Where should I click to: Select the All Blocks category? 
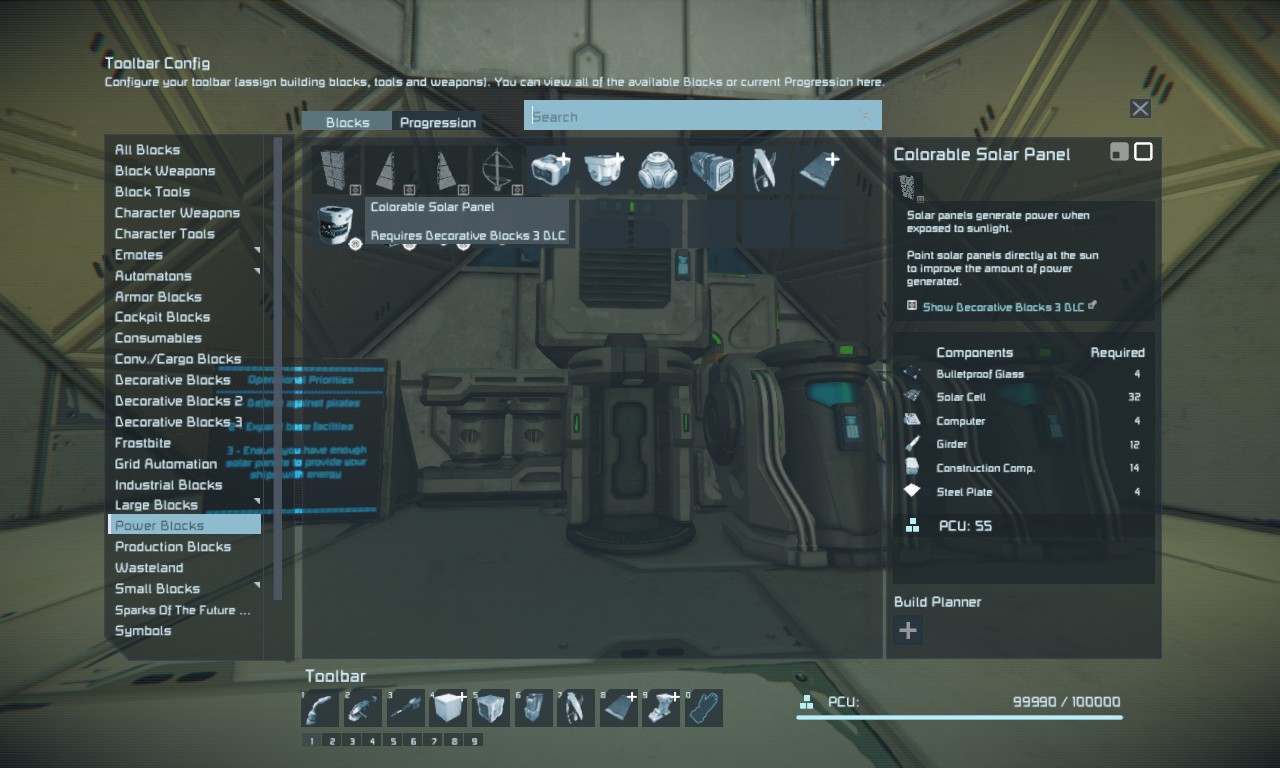147,150
